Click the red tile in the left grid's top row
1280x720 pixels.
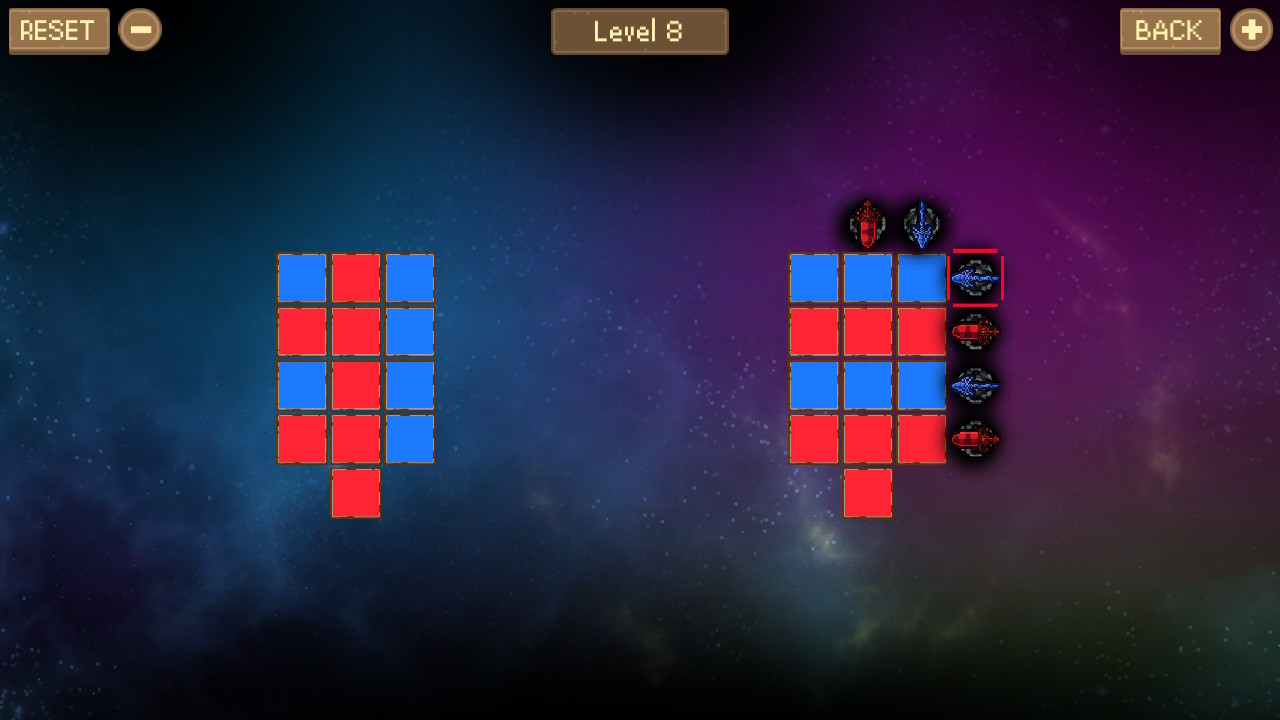(x=355, y=277)
